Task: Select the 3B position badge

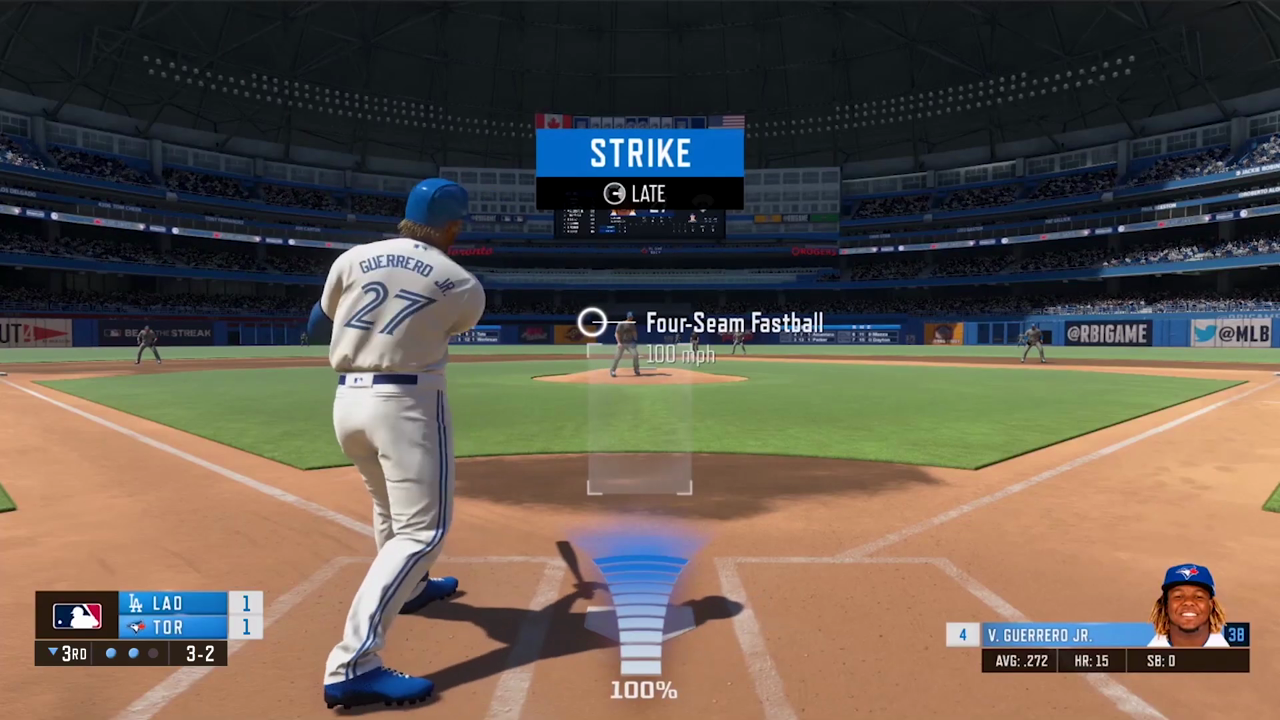Action: click(x=1237, y=635)
